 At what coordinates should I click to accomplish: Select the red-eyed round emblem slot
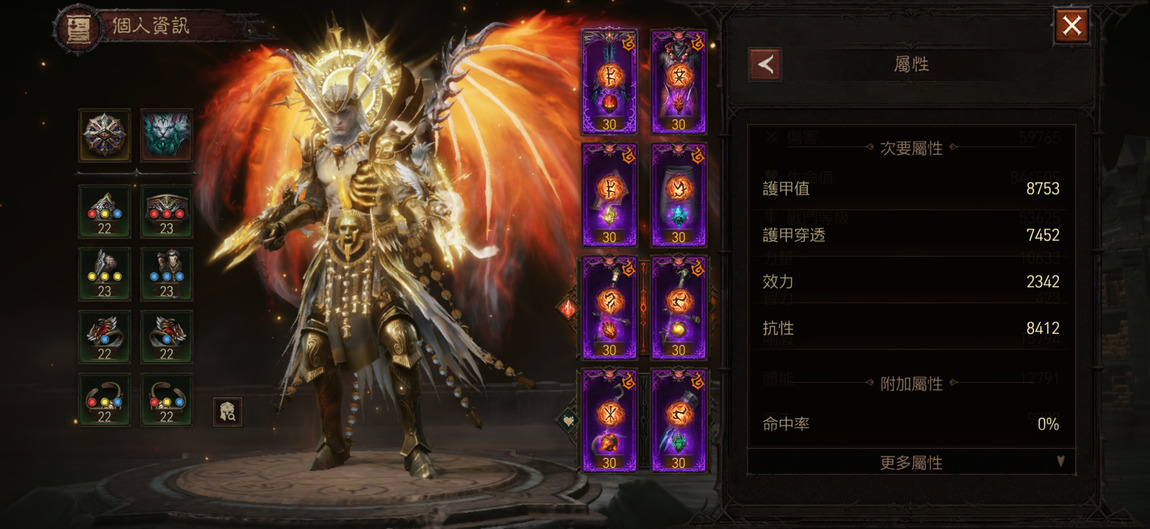(104, 135)
